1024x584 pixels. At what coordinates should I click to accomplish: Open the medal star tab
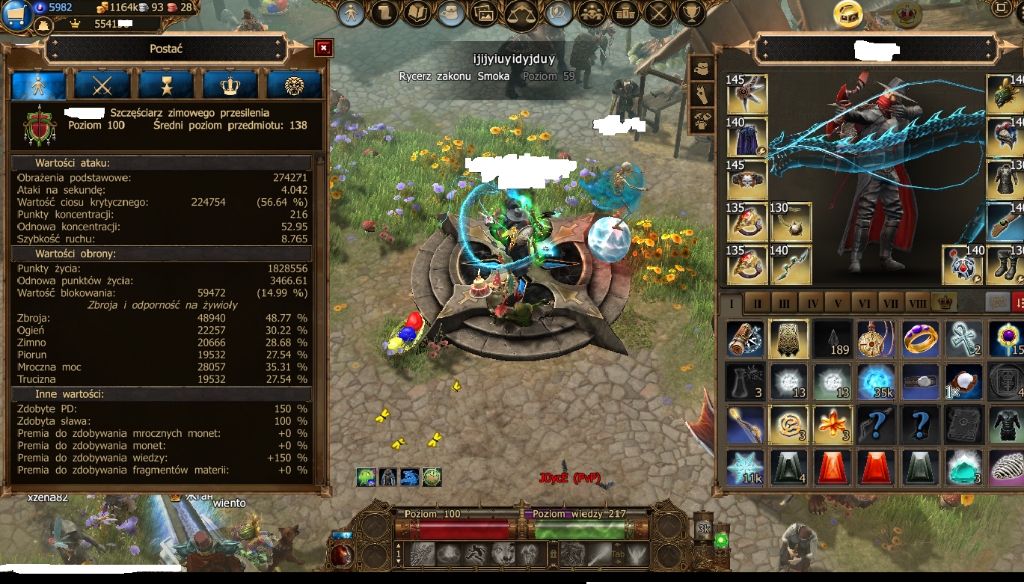point(166,85)
